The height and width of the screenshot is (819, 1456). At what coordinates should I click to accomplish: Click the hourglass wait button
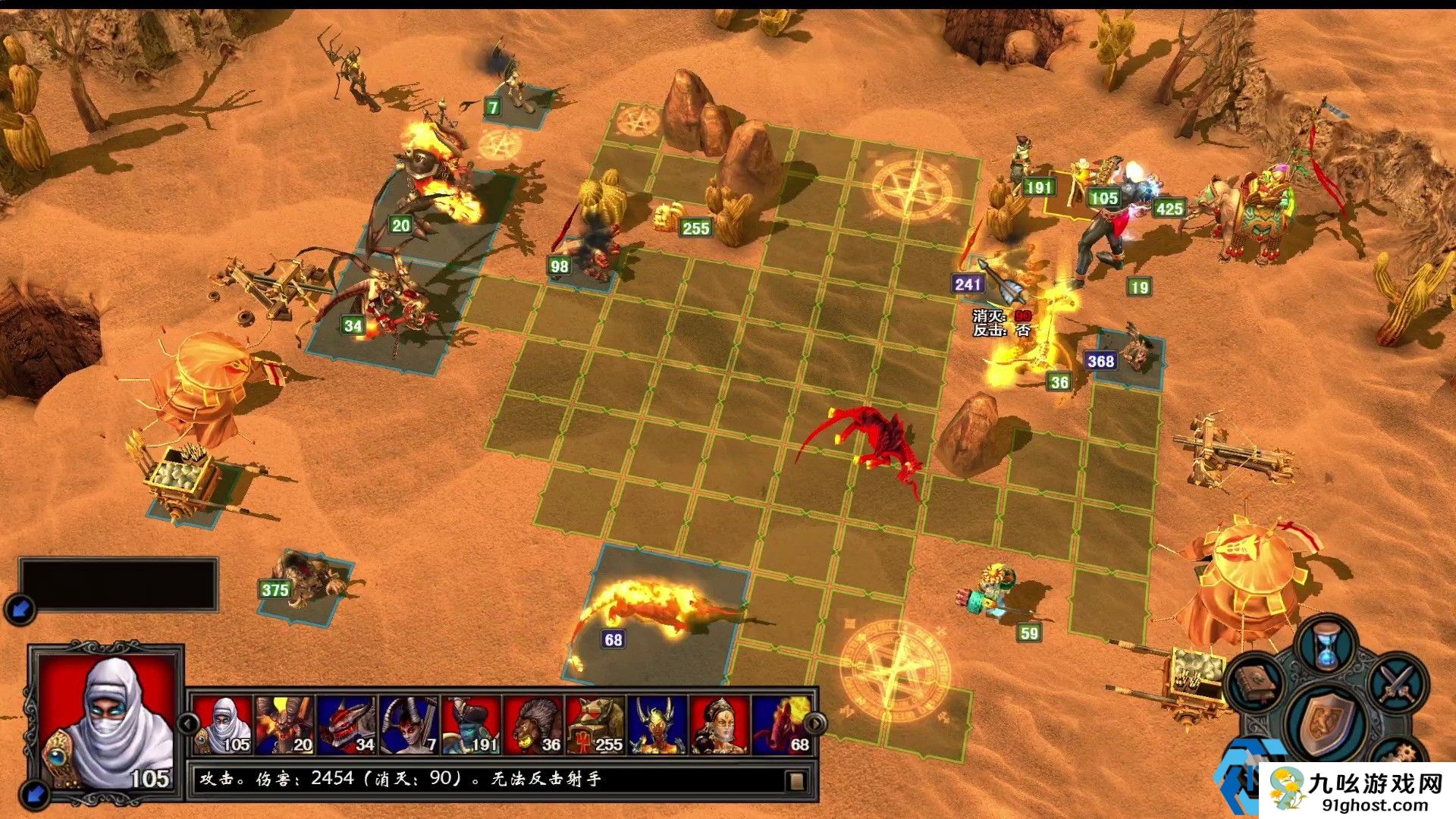pyautogui.click(x=1326, y=647)
